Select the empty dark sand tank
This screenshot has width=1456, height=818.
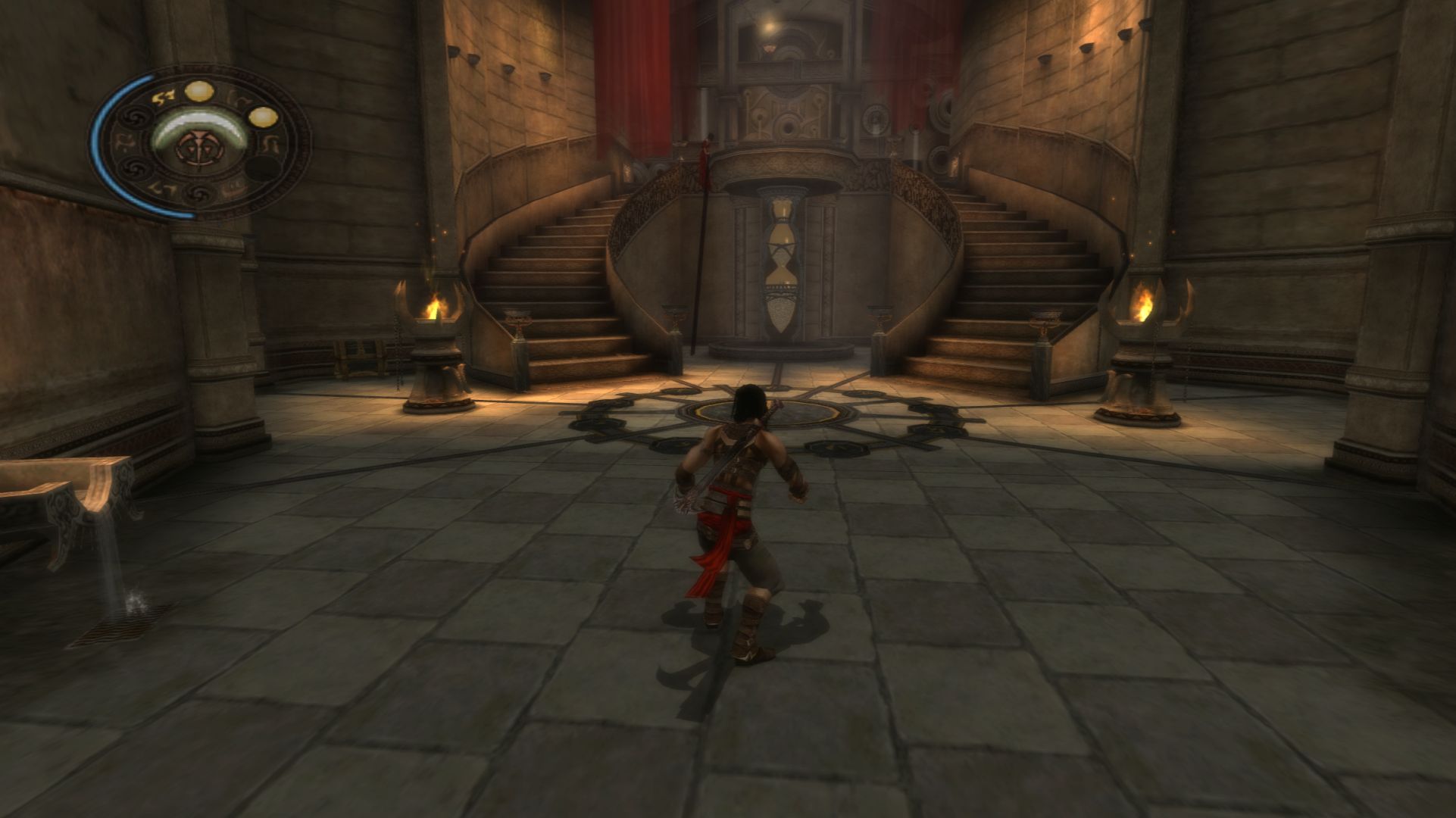click(264, 169)
